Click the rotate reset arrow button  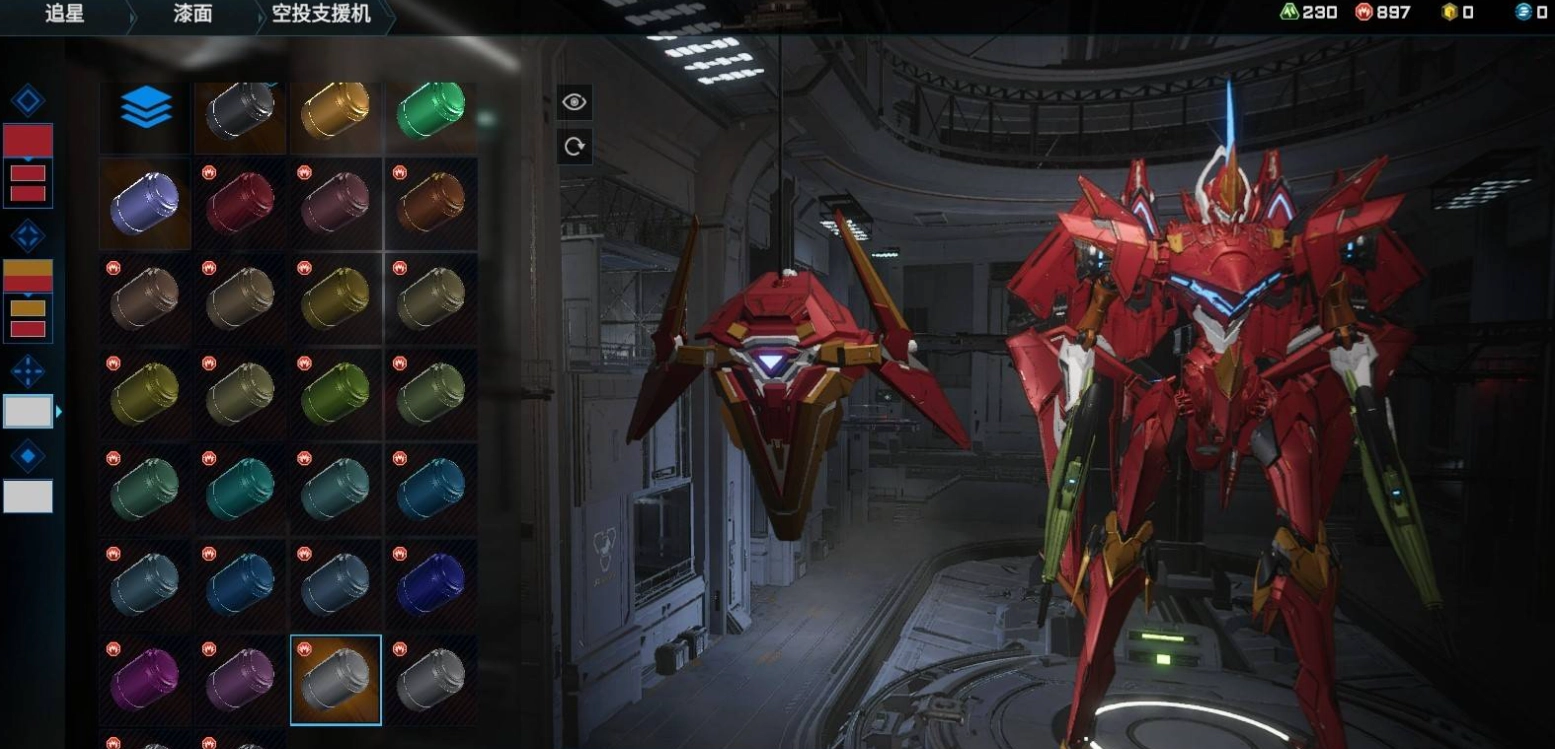574,147
